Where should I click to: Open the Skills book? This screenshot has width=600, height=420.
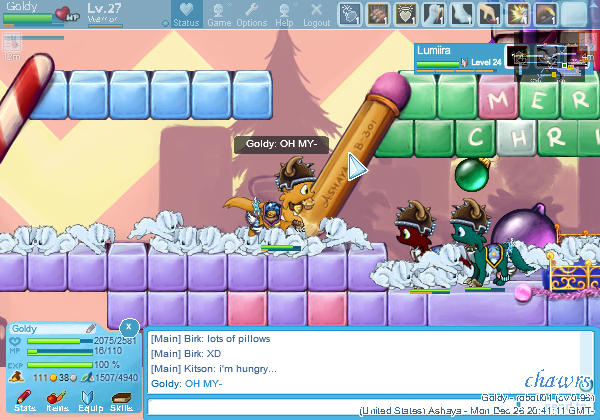[x=121, y=401]
